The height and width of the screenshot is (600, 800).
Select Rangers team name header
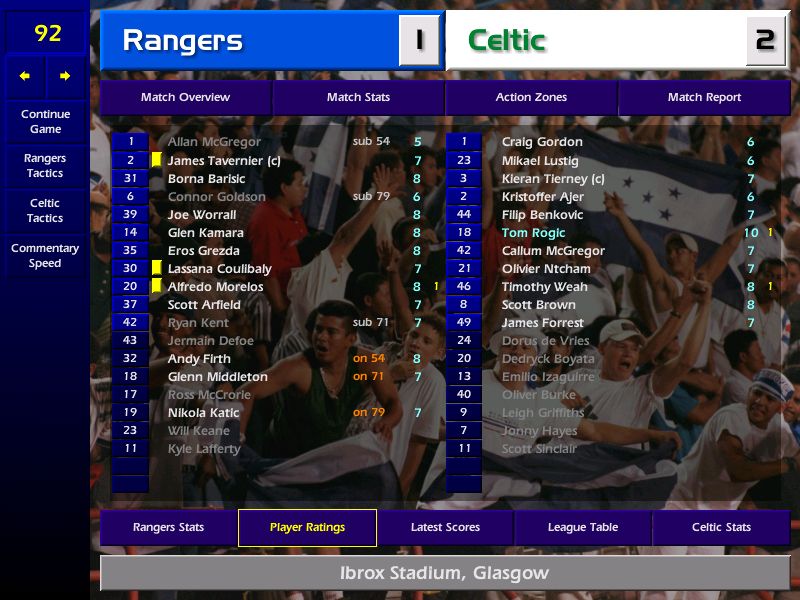click(x=250, y=41)
